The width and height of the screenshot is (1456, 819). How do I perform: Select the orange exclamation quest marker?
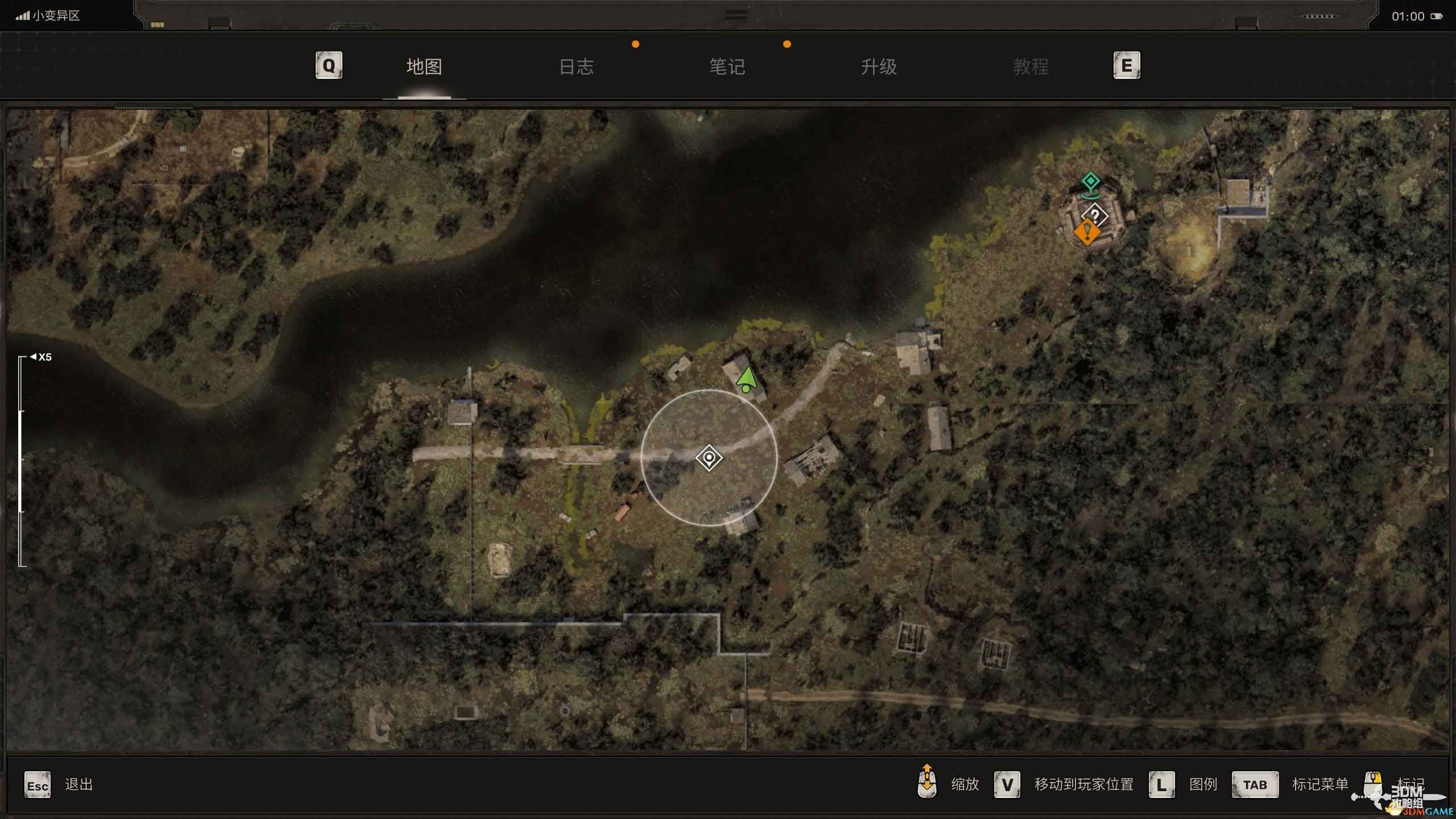pyautogui.click(x=1087, y=232)
